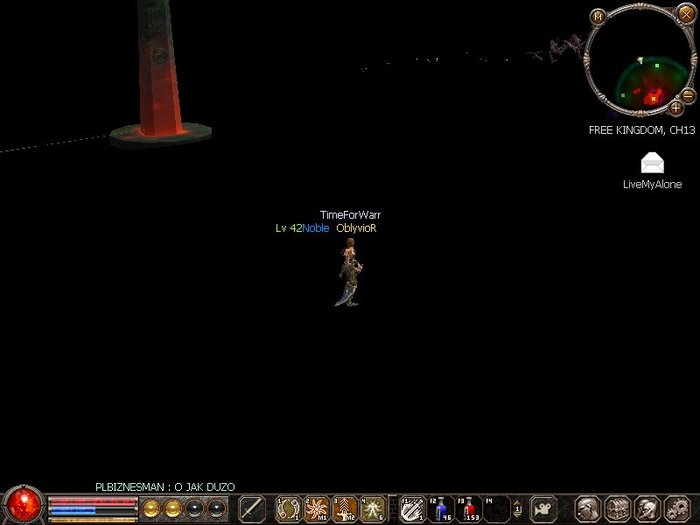This screenshot has width=700, height=525.
Task: Activate the white slash skill in slot F1
Action: pos(412,509)
